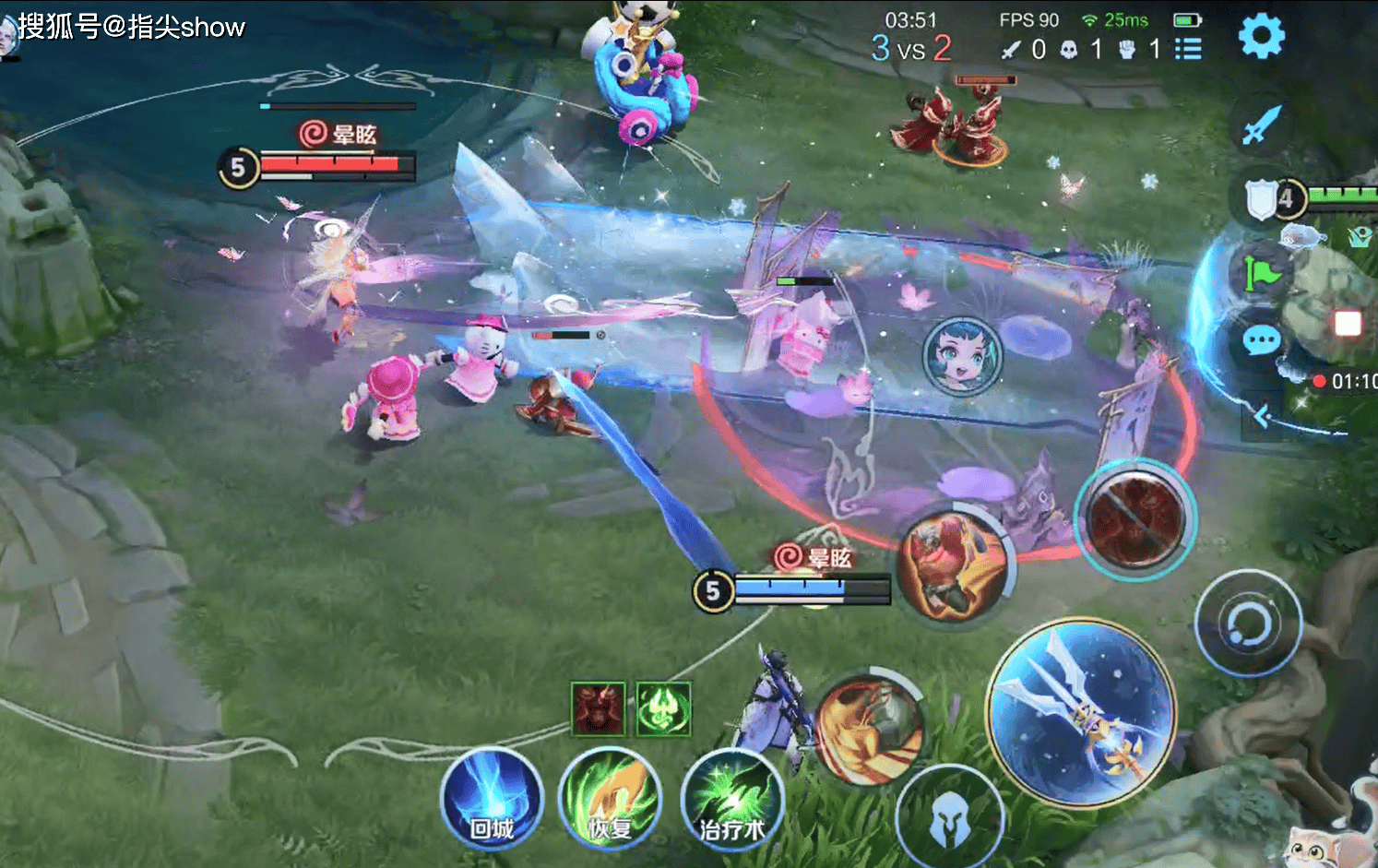Buy the suggested green glowing item
Viewport: 1378px width, 868px height.
point(663,708)
